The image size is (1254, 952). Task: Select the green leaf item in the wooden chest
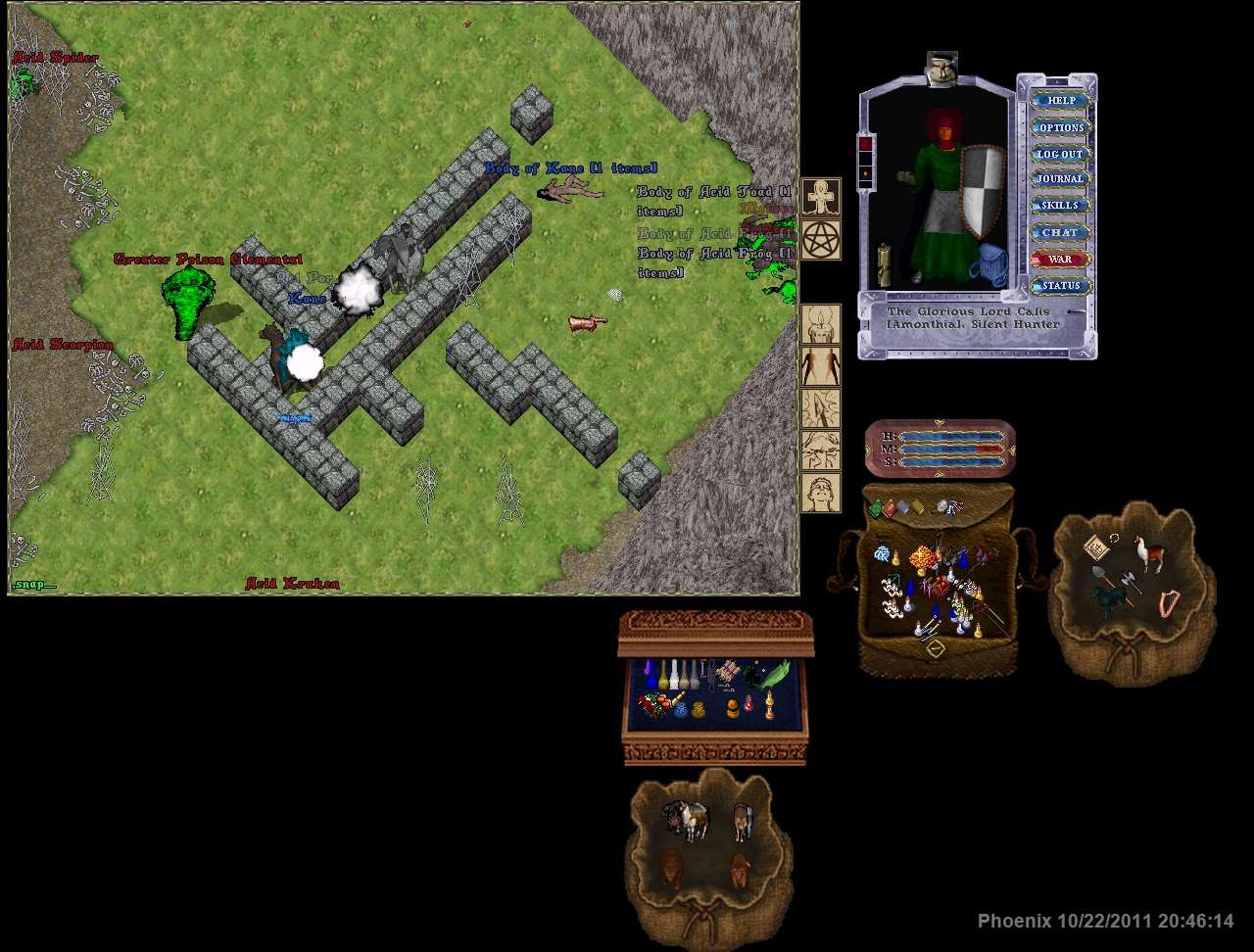(x=778, y=674)
